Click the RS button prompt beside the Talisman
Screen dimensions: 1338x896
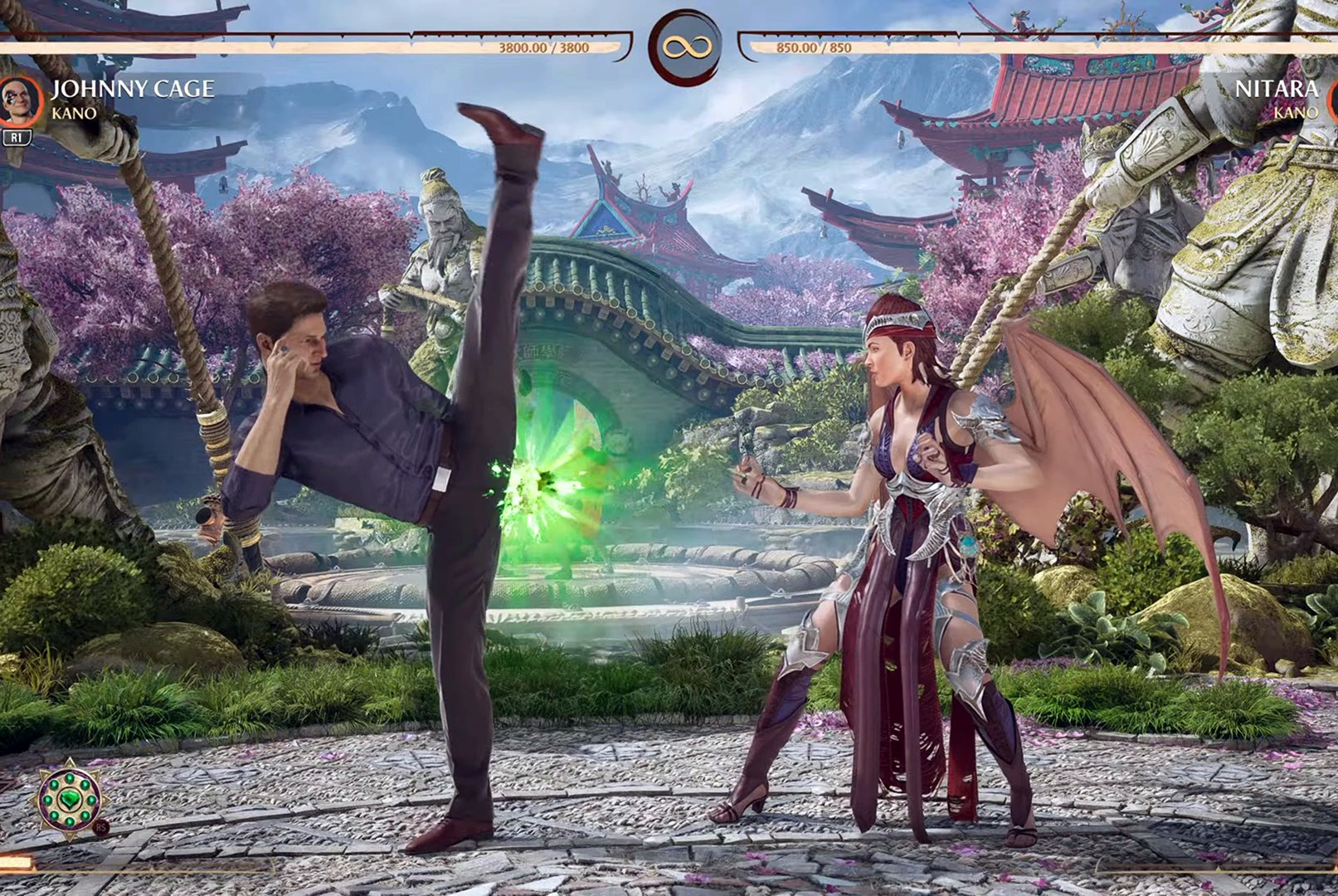click(101, 827)
